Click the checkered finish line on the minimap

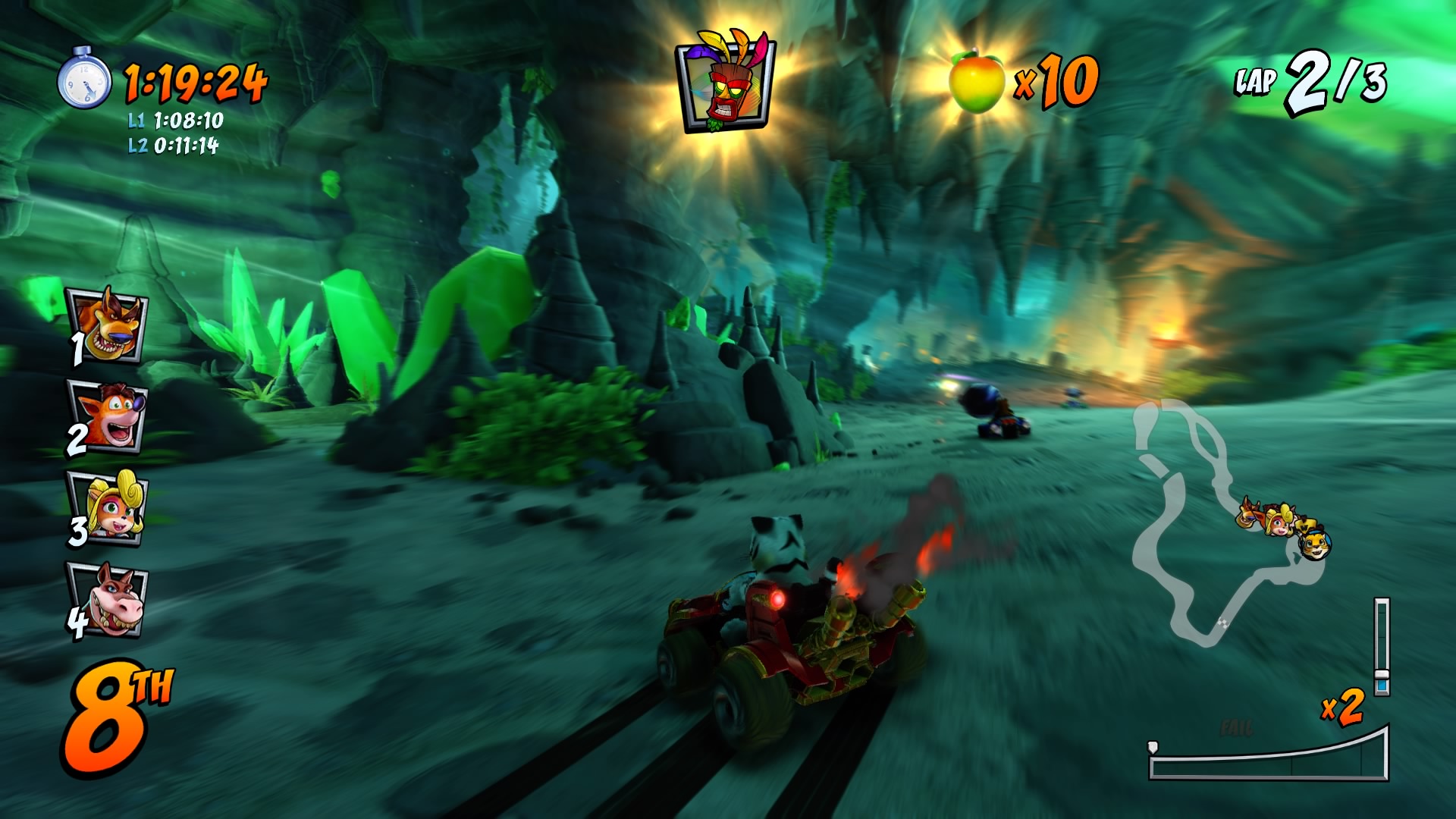click(1223, 622)
